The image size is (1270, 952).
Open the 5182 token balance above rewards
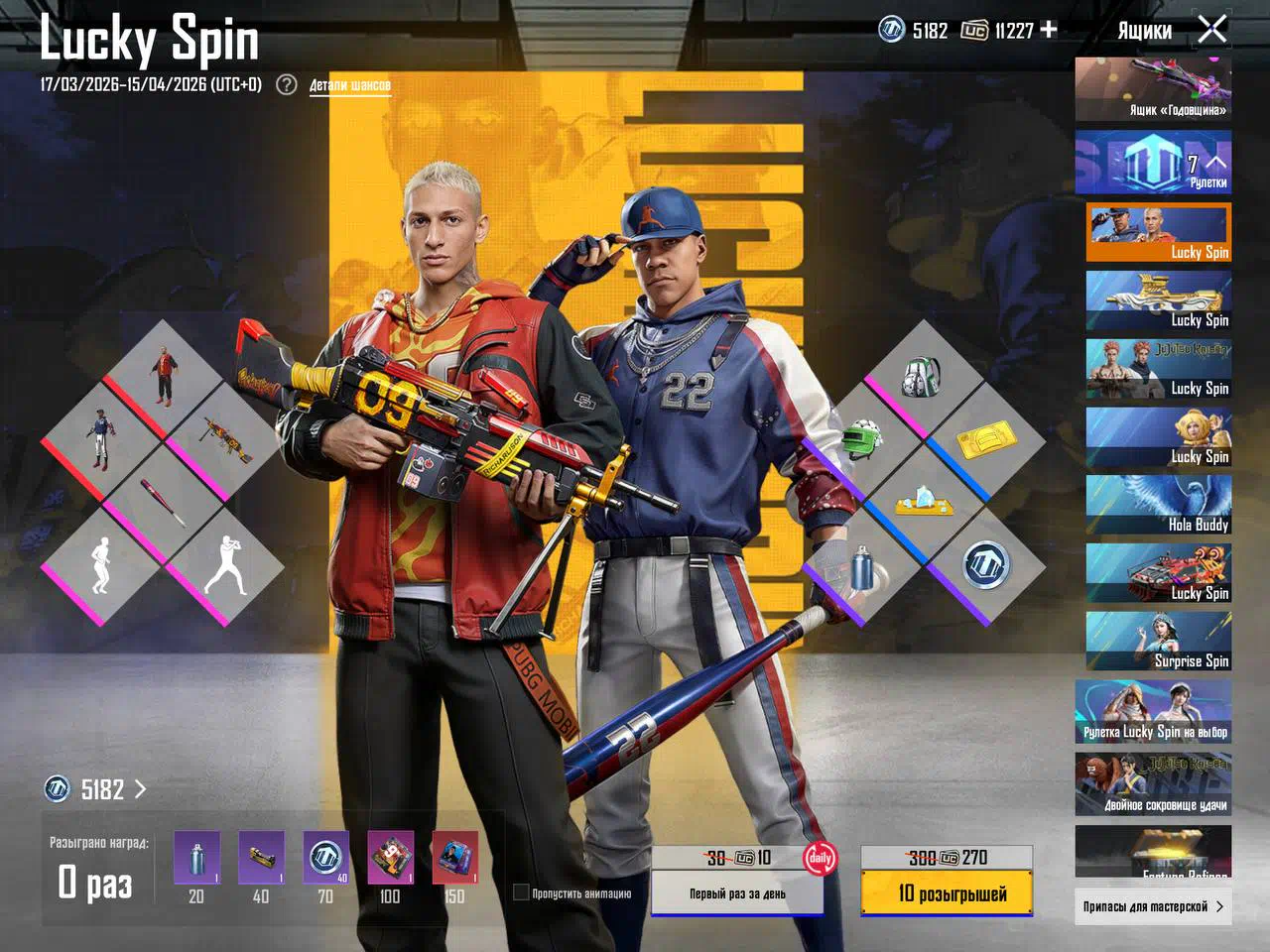95,789
